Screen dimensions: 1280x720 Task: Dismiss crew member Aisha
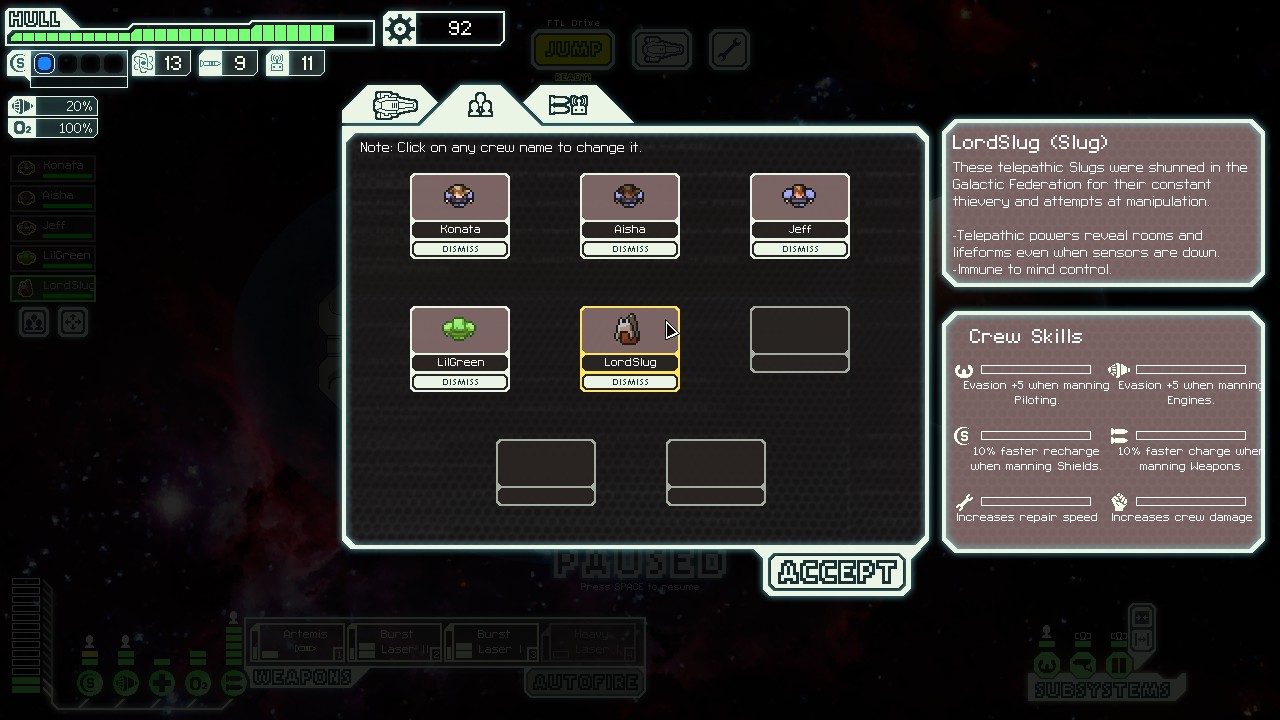[x=630, y=249]
